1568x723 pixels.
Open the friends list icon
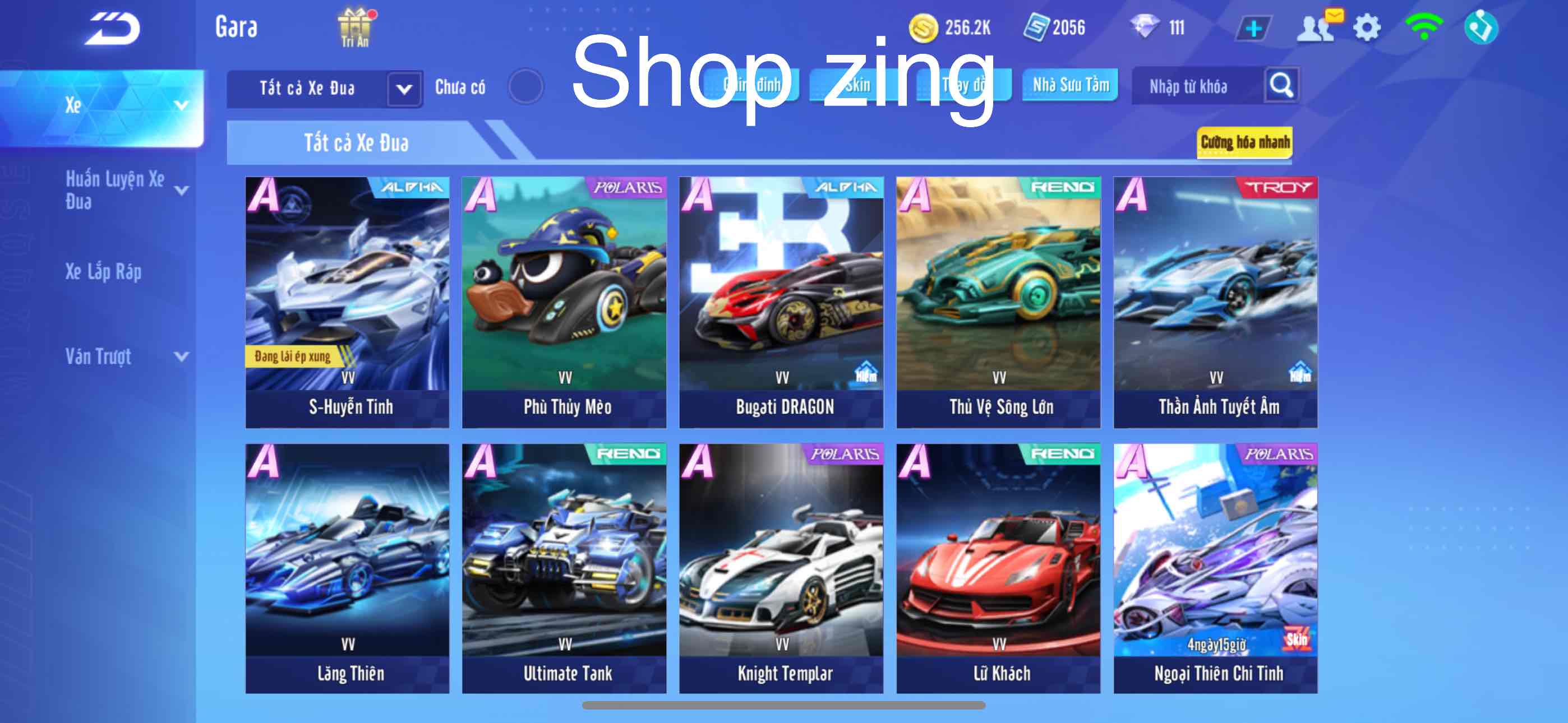pos(1315,28)
